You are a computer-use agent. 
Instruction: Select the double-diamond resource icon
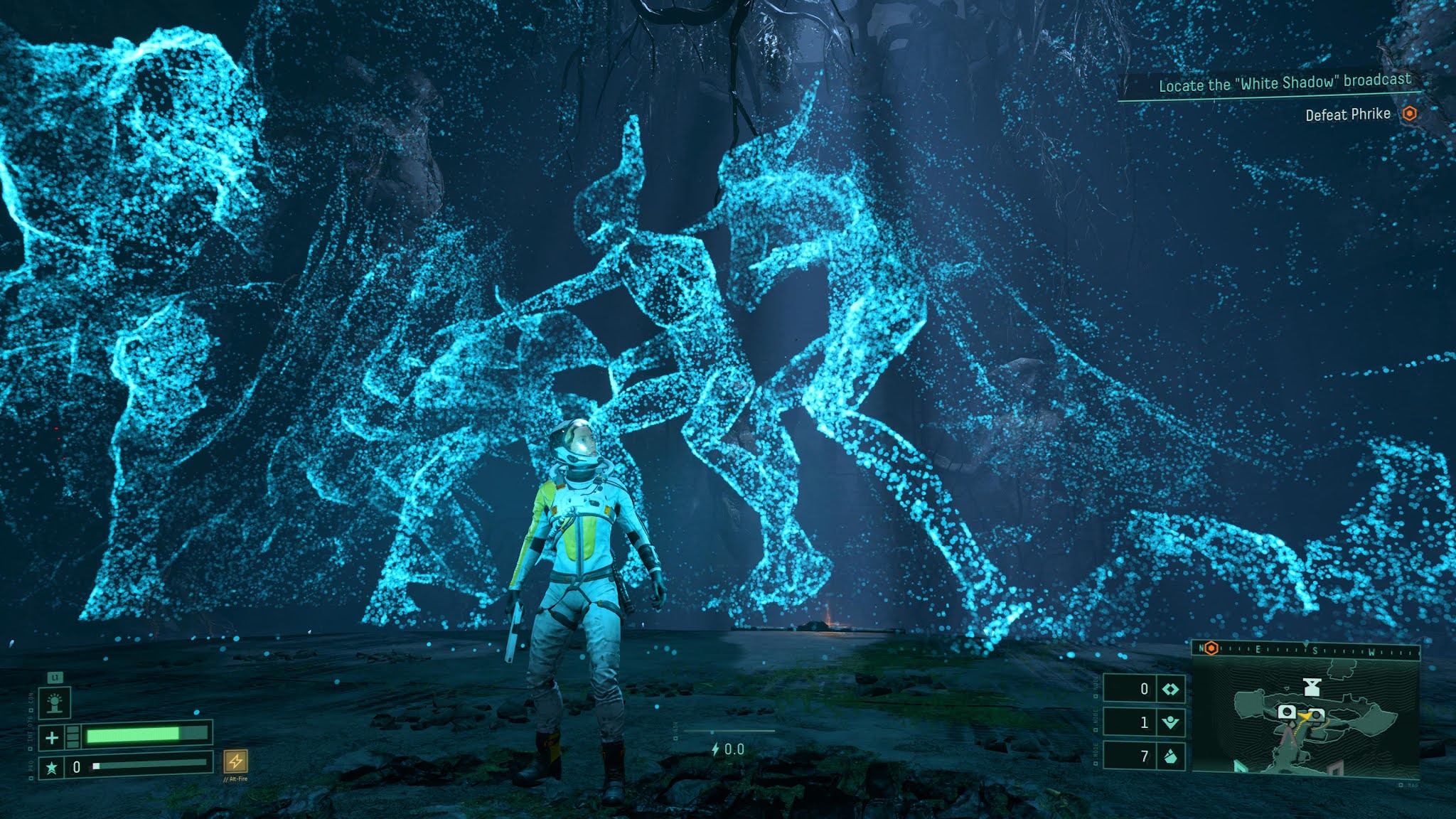pyautogui.click(x=1170, y=689)
